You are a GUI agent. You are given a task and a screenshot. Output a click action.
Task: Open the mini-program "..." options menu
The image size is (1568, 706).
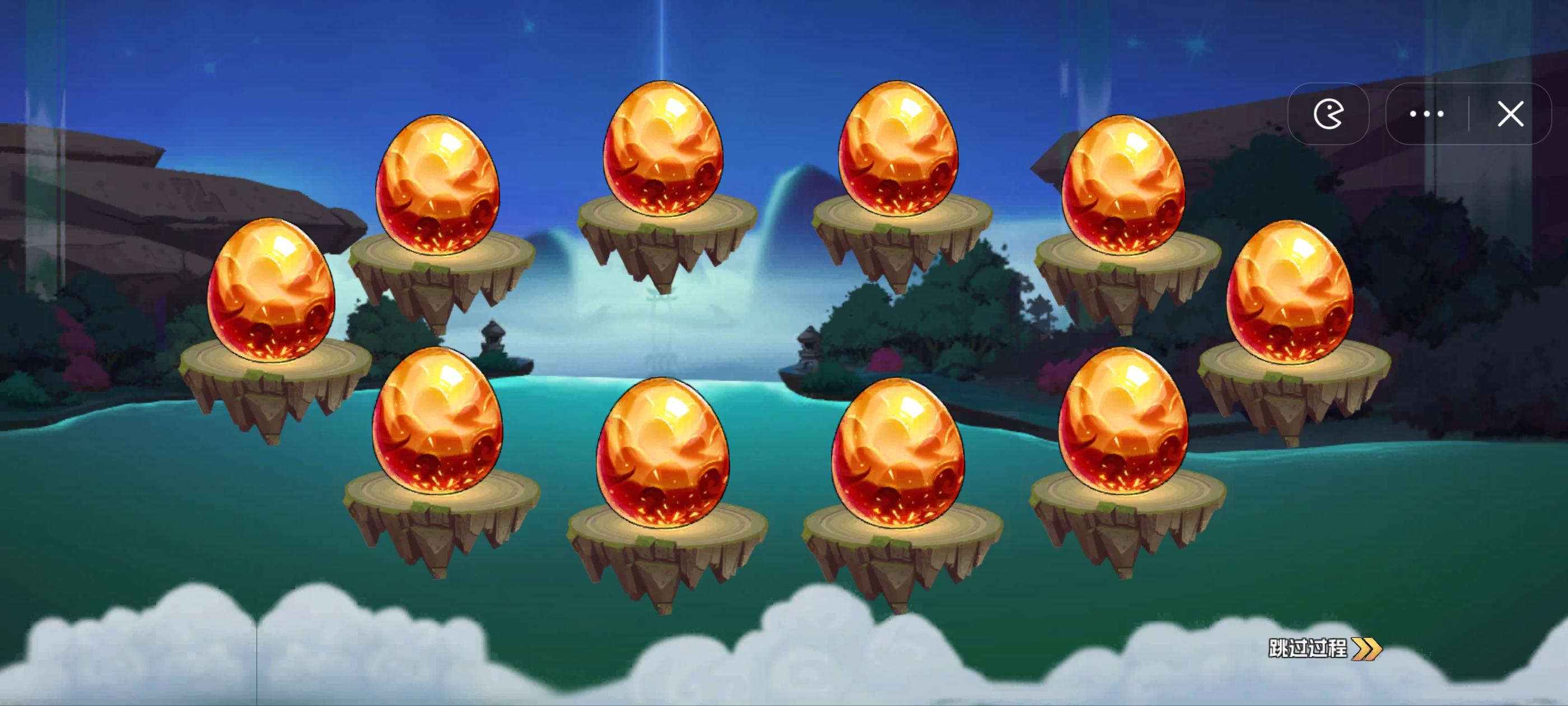[x=1427, y=114]
